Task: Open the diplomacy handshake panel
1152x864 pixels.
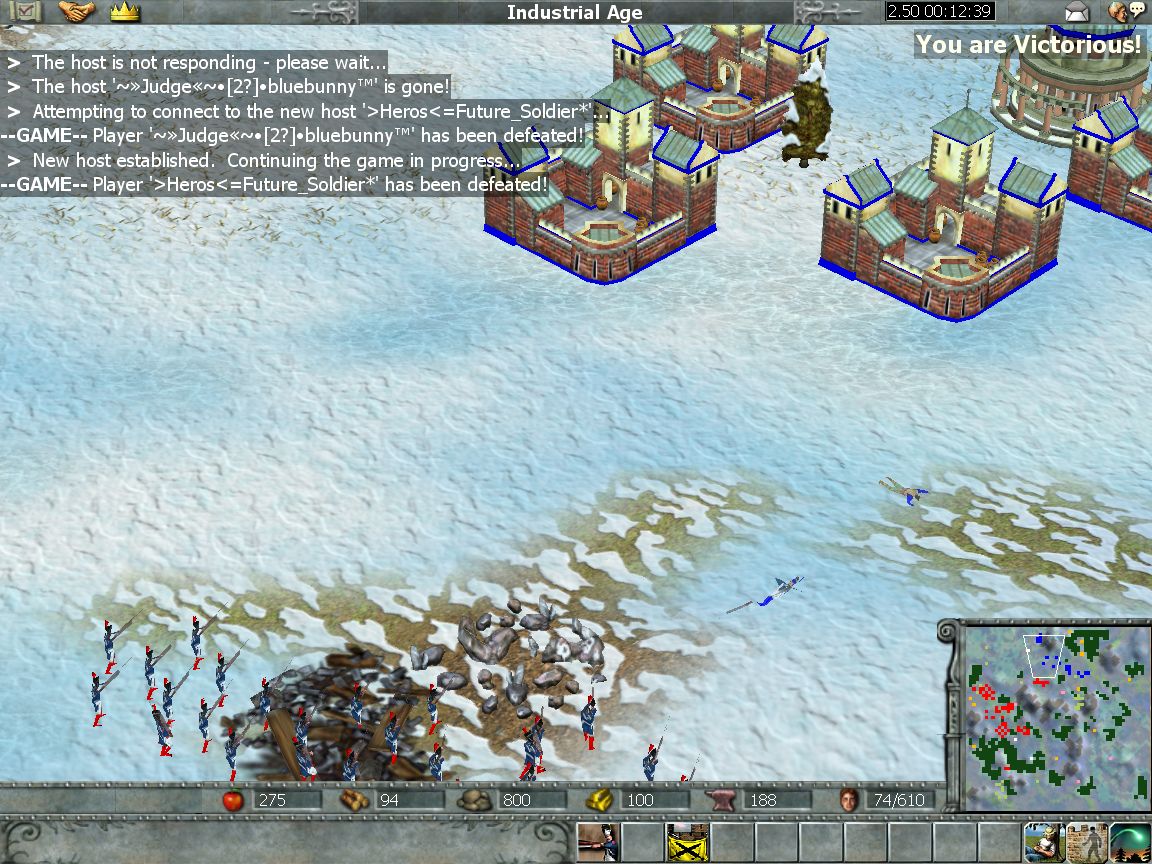Action: tap(77, 12)
